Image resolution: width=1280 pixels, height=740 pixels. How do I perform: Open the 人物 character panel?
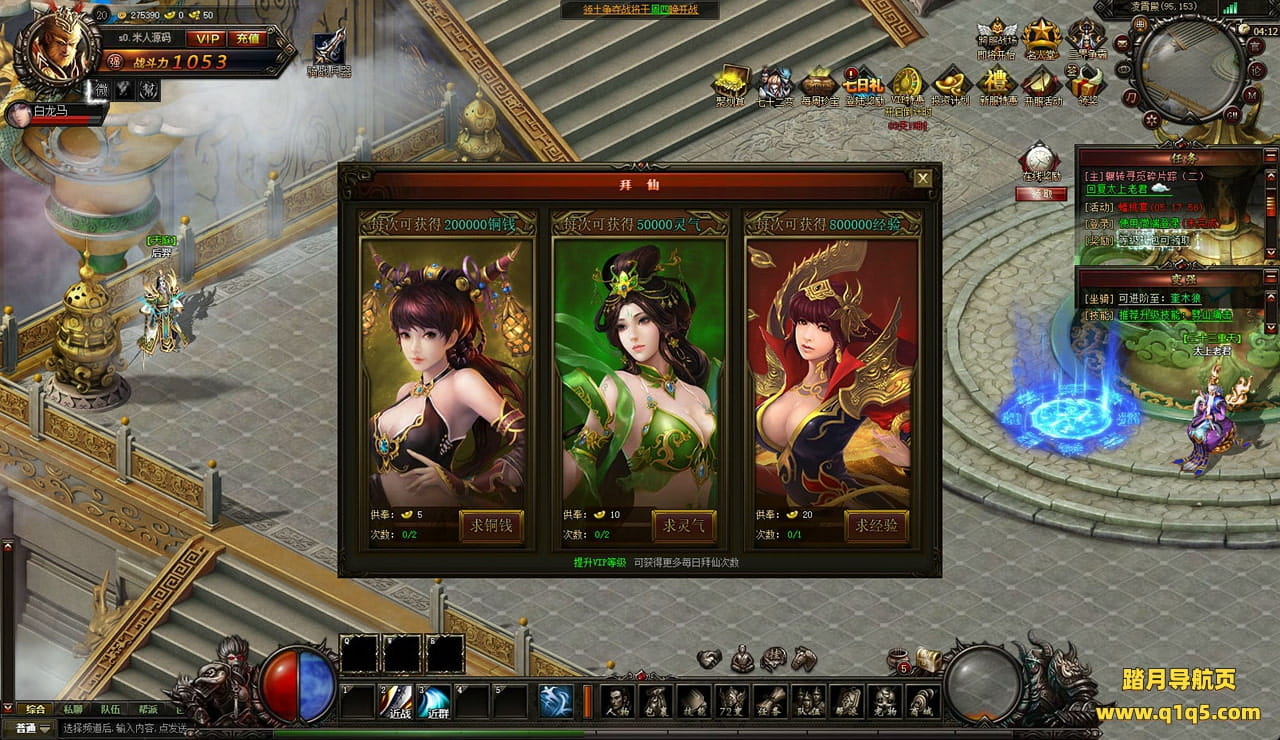[x=617, y=701]
